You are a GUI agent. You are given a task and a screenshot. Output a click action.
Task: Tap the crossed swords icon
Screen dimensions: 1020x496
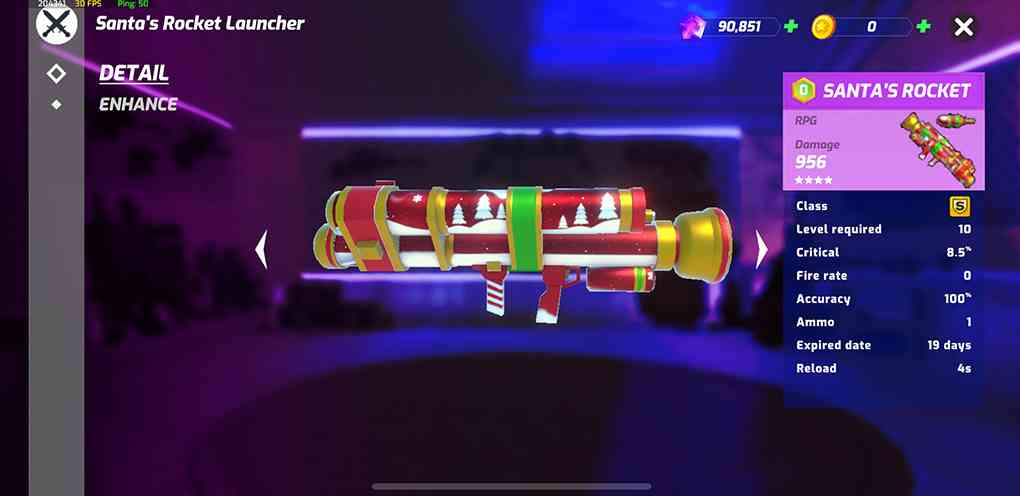[56, 24]
